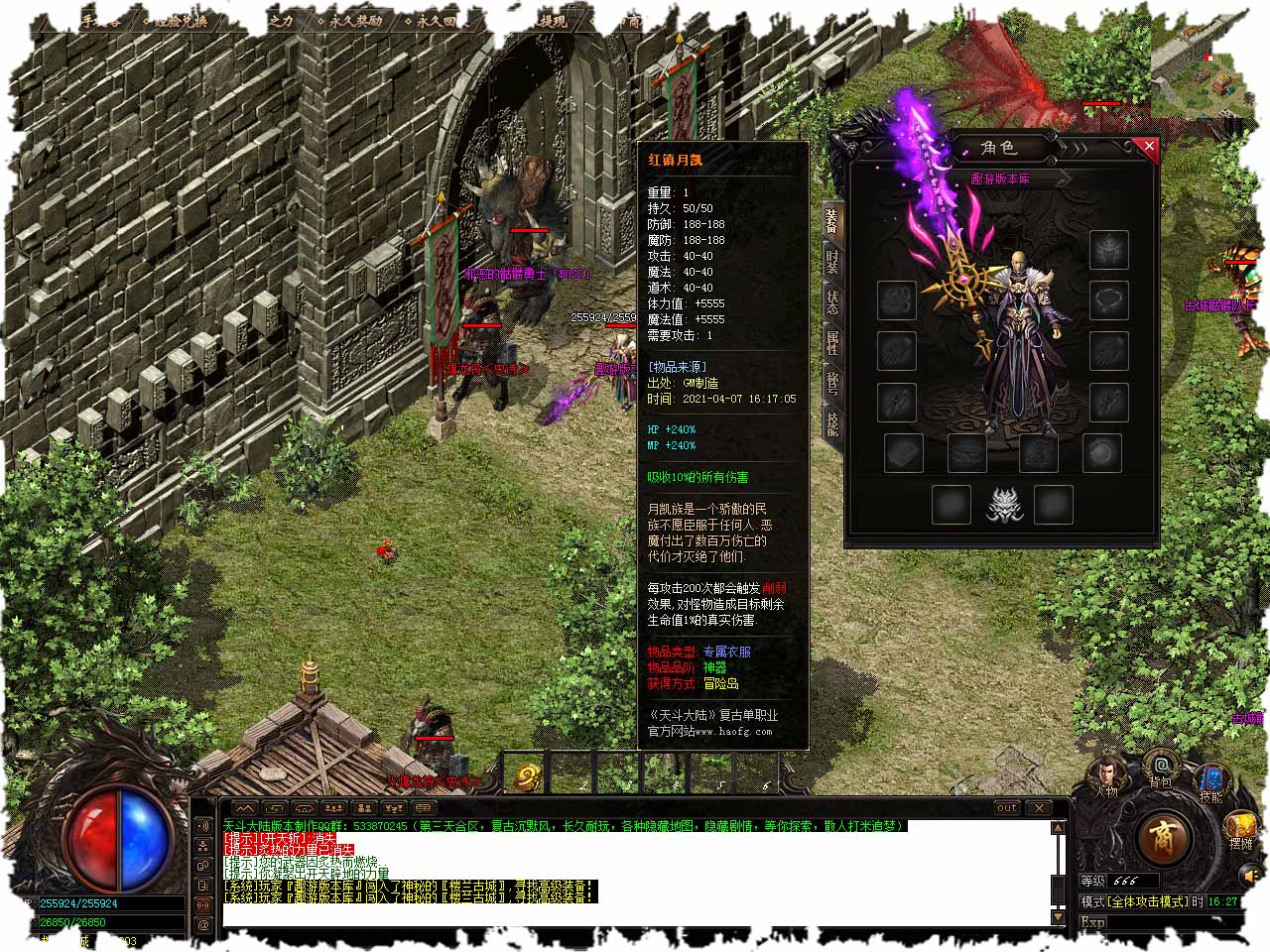Select the 称号 title tab

(832, 383)
